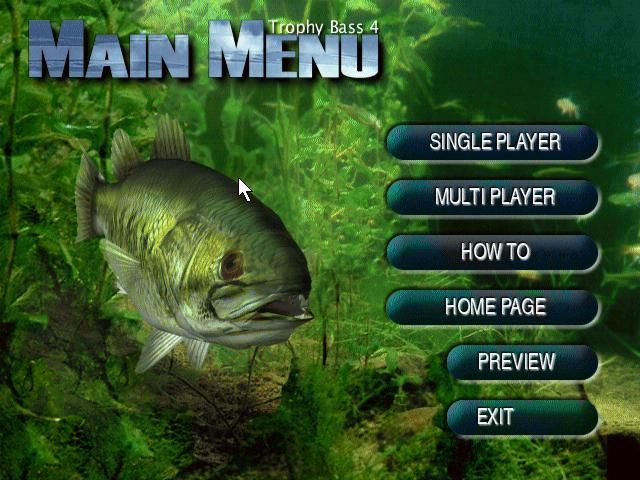
Task: Open the Multi Player menu
Action: [493, 197]
